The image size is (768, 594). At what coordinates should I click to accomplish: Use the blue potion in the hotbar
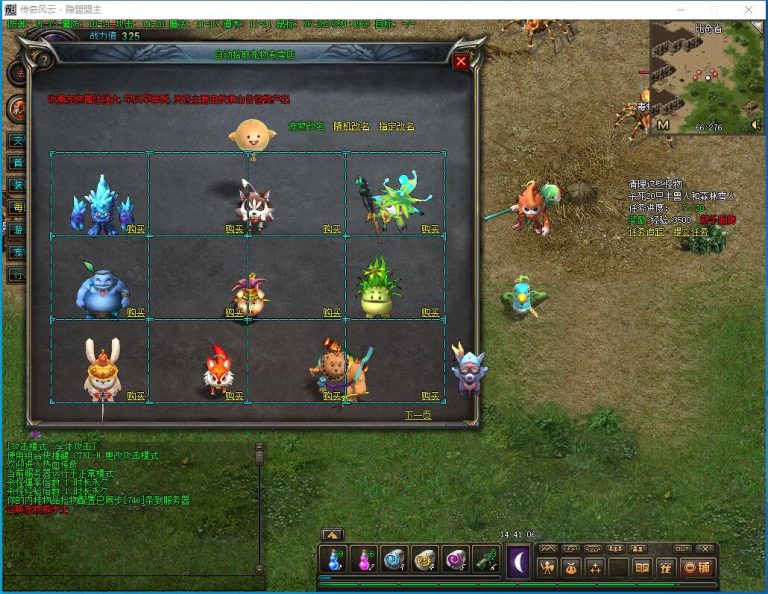[334, 561]
